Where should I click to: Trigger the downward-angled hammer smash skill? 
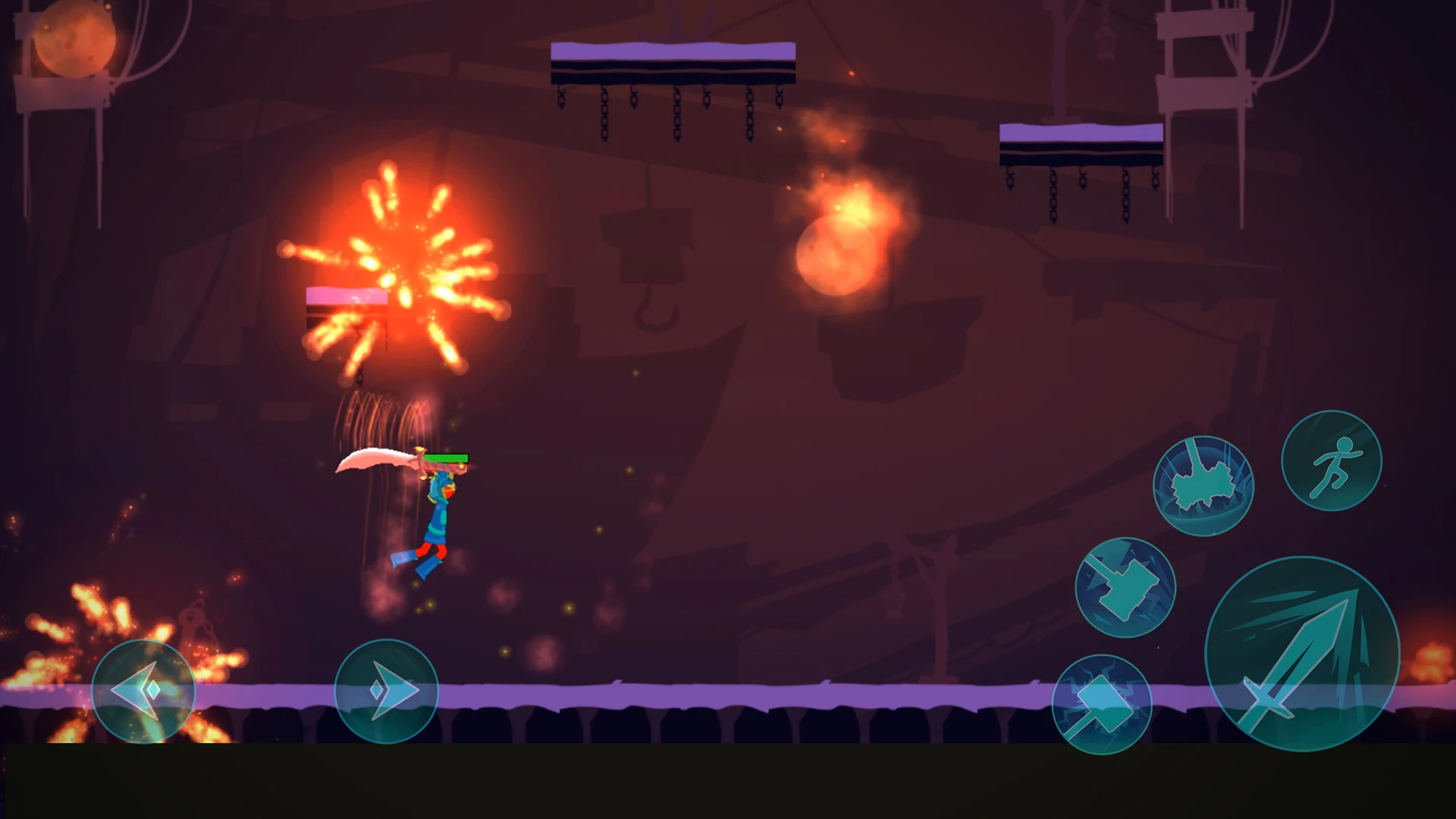[1125, 587]
